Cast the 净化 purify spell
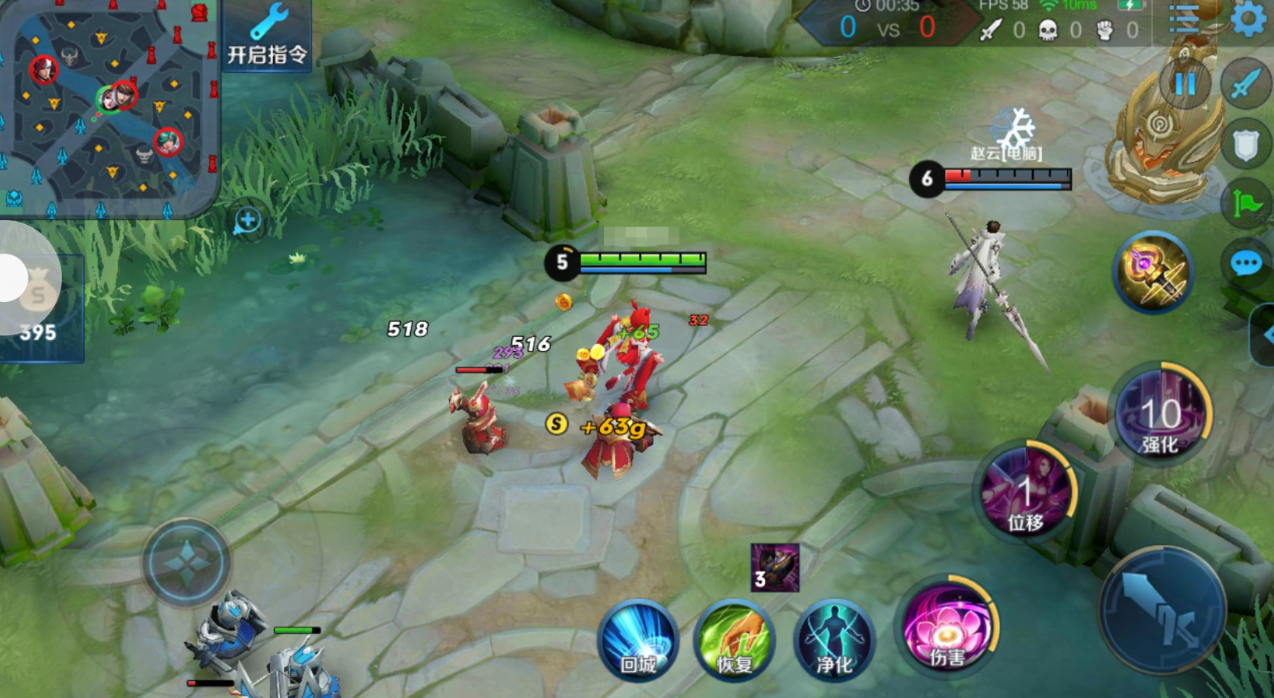This screenshot has height=698, width=1274. click(835, 640)
